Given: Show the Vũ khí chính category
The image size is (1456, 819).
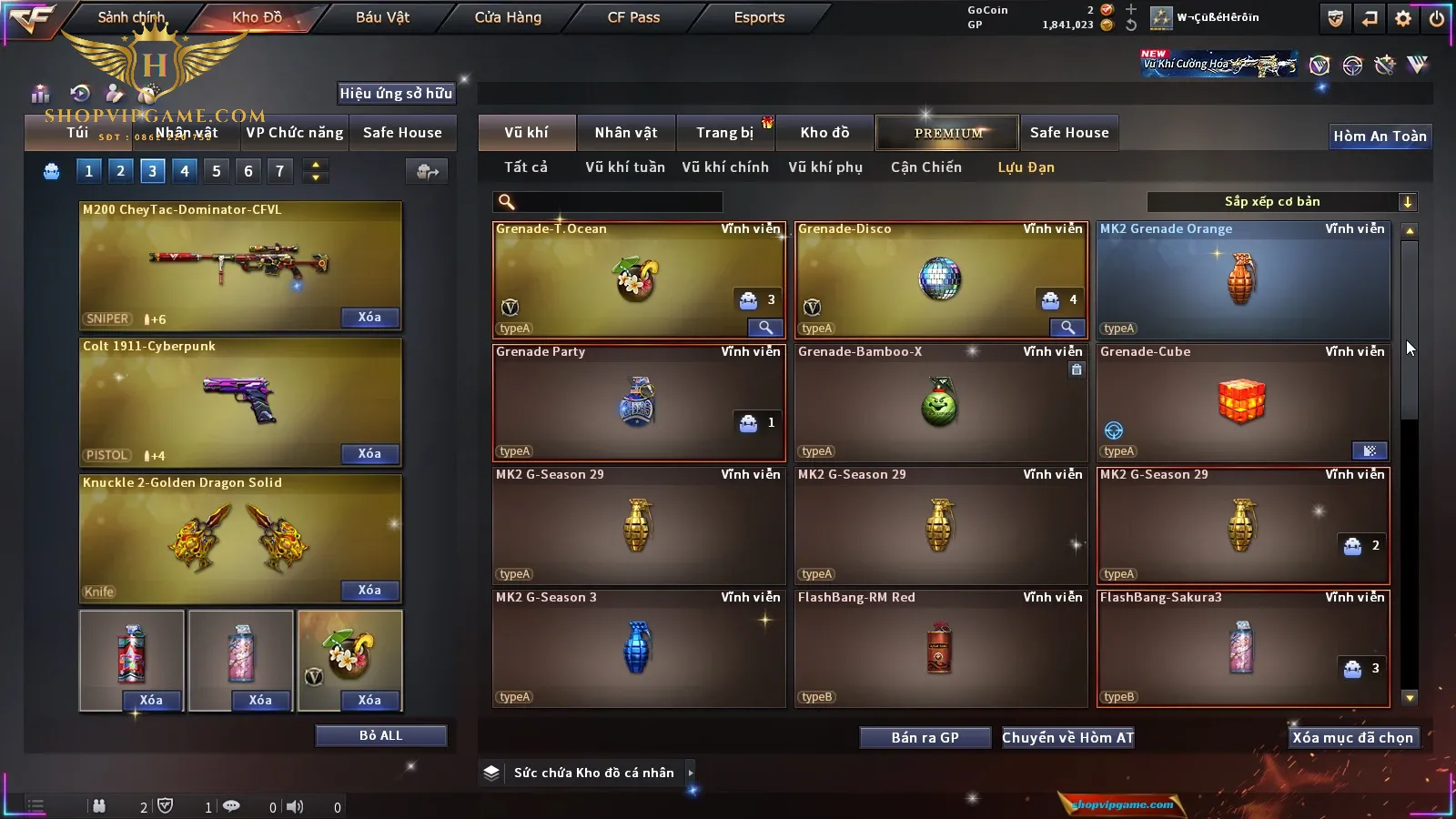Looking at the screenshot, I should coord(725,167).
